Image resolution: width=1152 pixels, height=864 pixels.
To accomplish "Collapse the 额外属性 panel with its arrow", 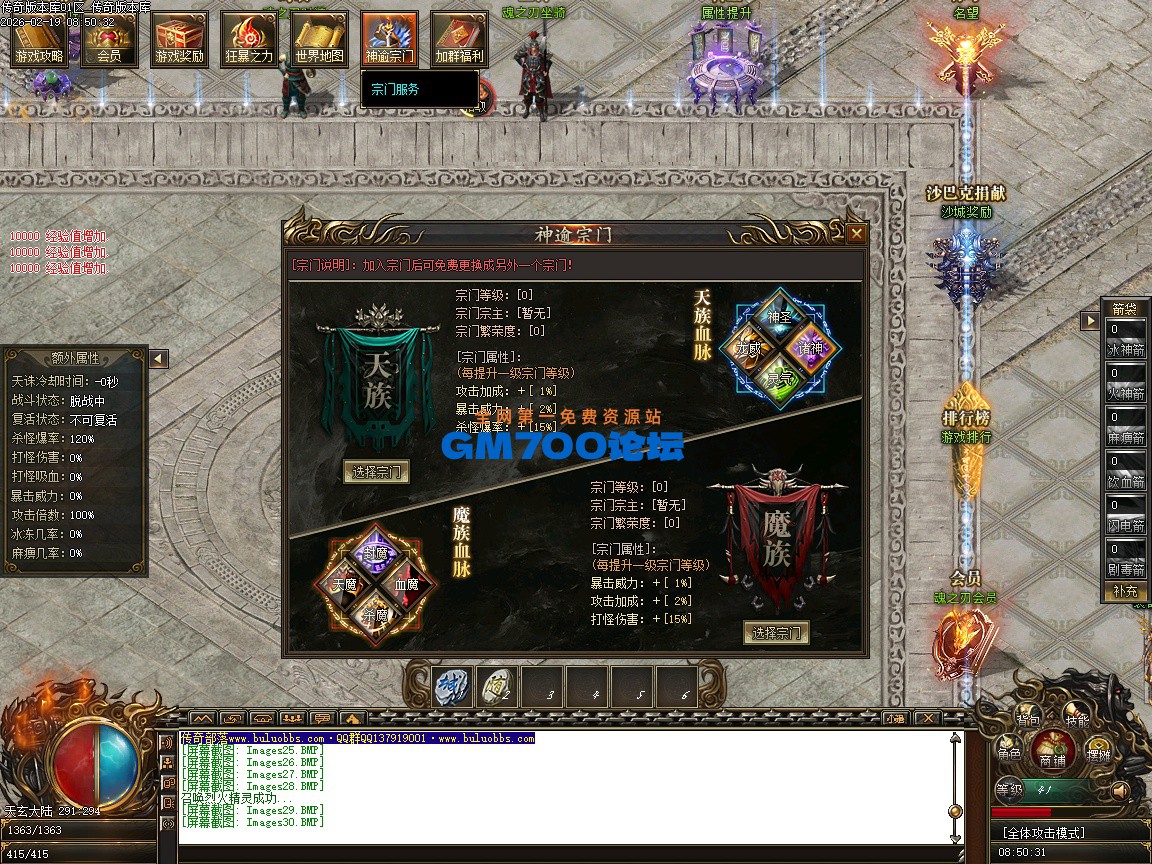I will [x=158, y=358].
